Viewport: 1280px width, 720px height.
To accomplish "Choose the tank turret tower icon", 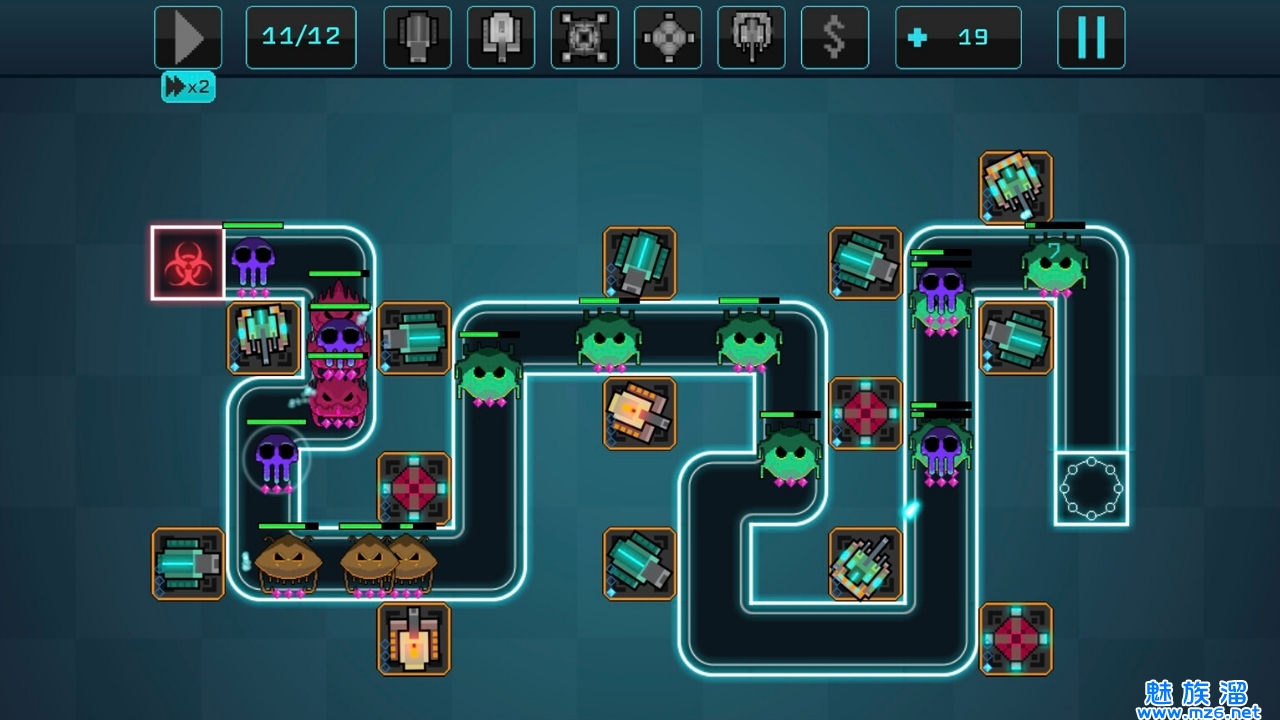I will click(501, 38).
